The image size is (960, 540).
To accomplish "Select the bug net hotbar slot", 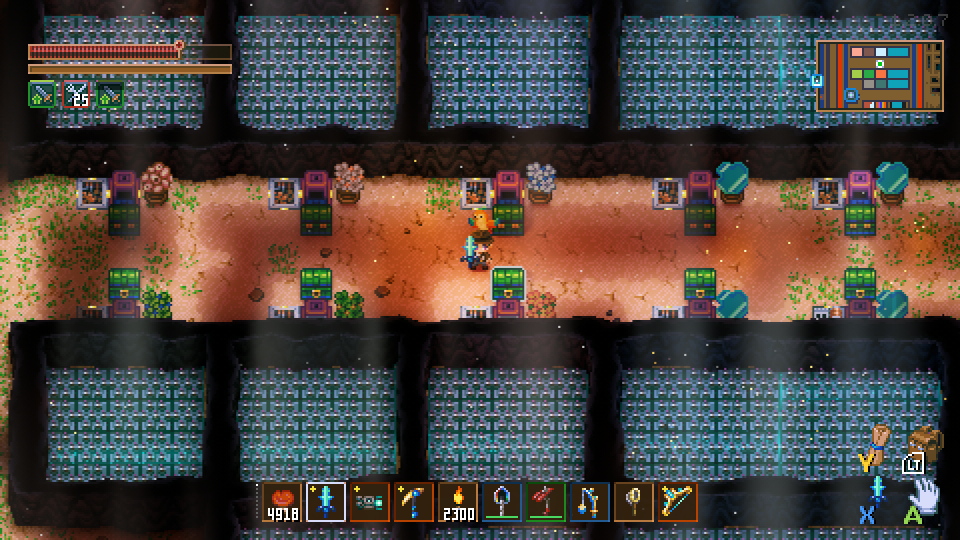I will [634, 502].
